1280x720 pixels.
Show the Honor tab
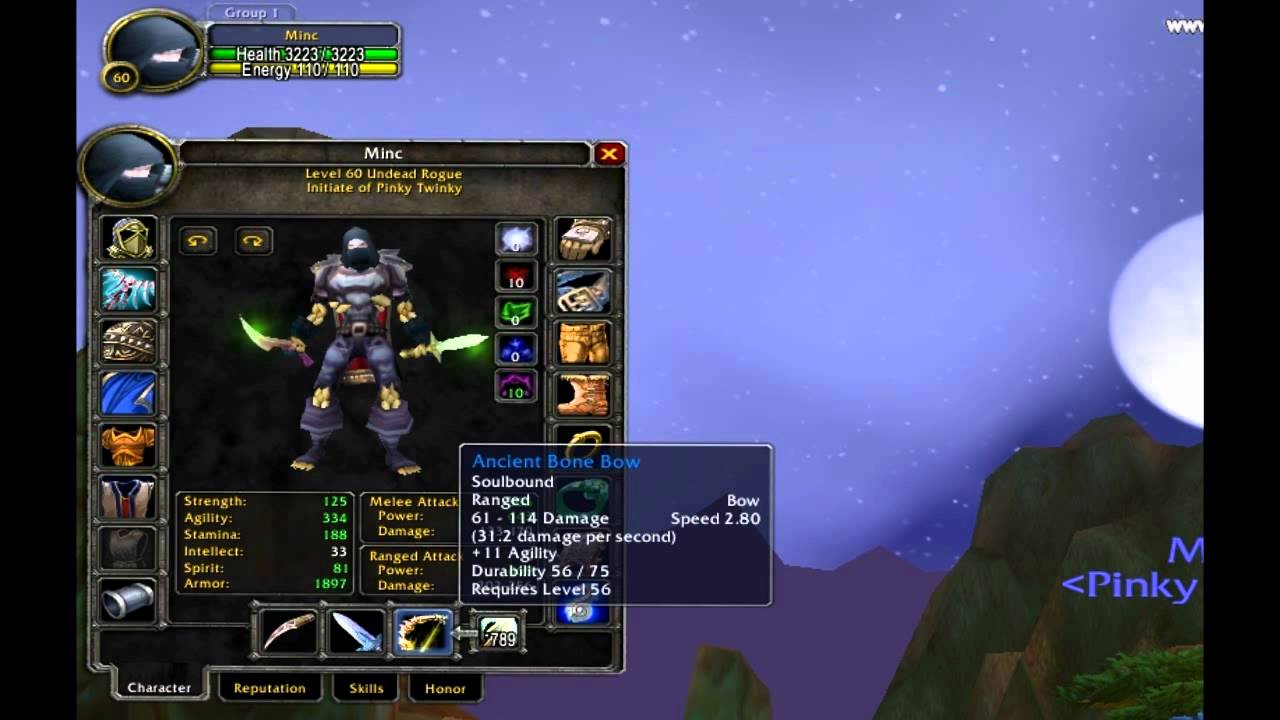[x=445, y=688]
